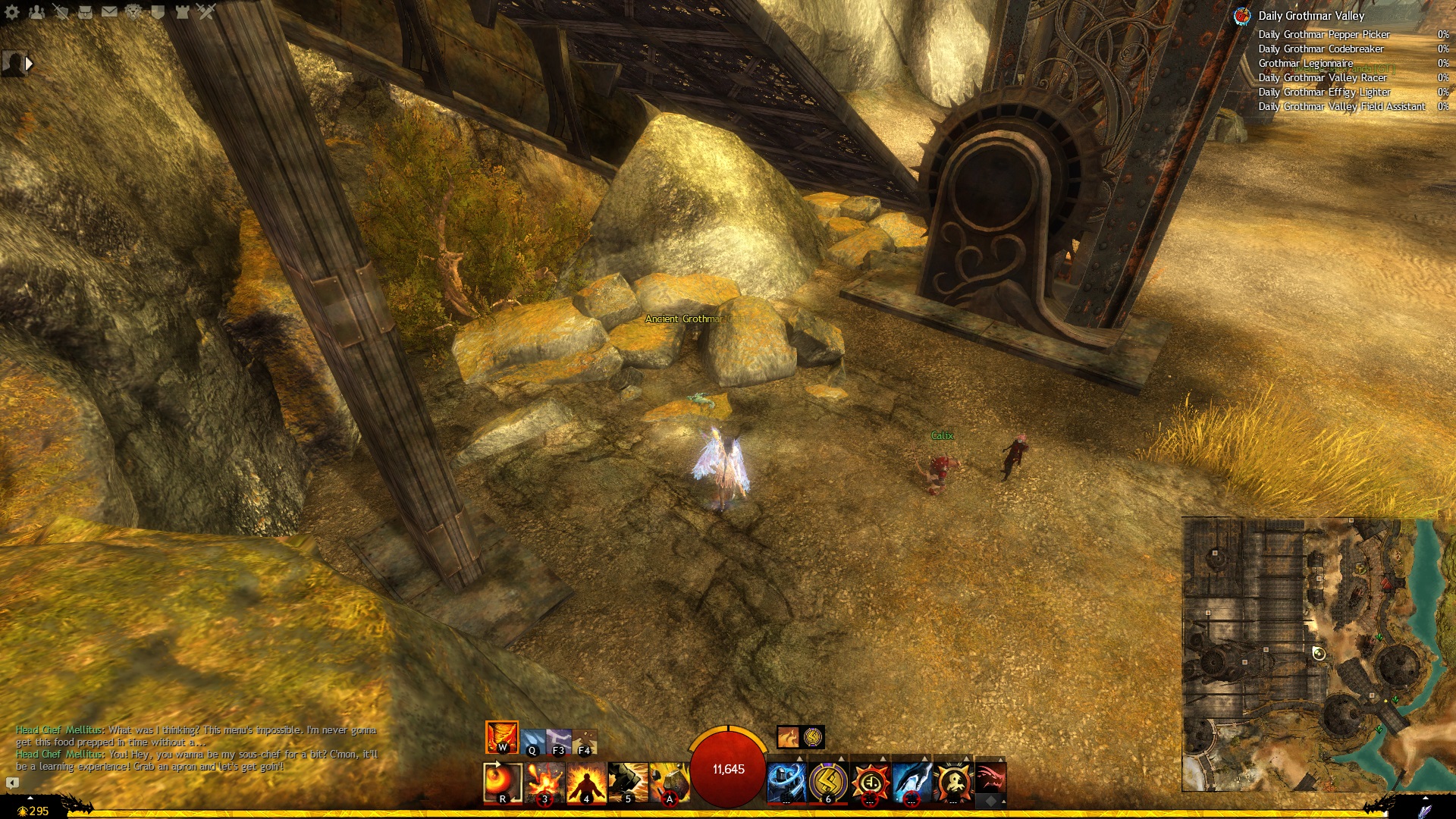This screenshot has width=1456, height=819.
Task: Select the Daily Grothmar Pepper Picker objective
Action: (1323, 34)
